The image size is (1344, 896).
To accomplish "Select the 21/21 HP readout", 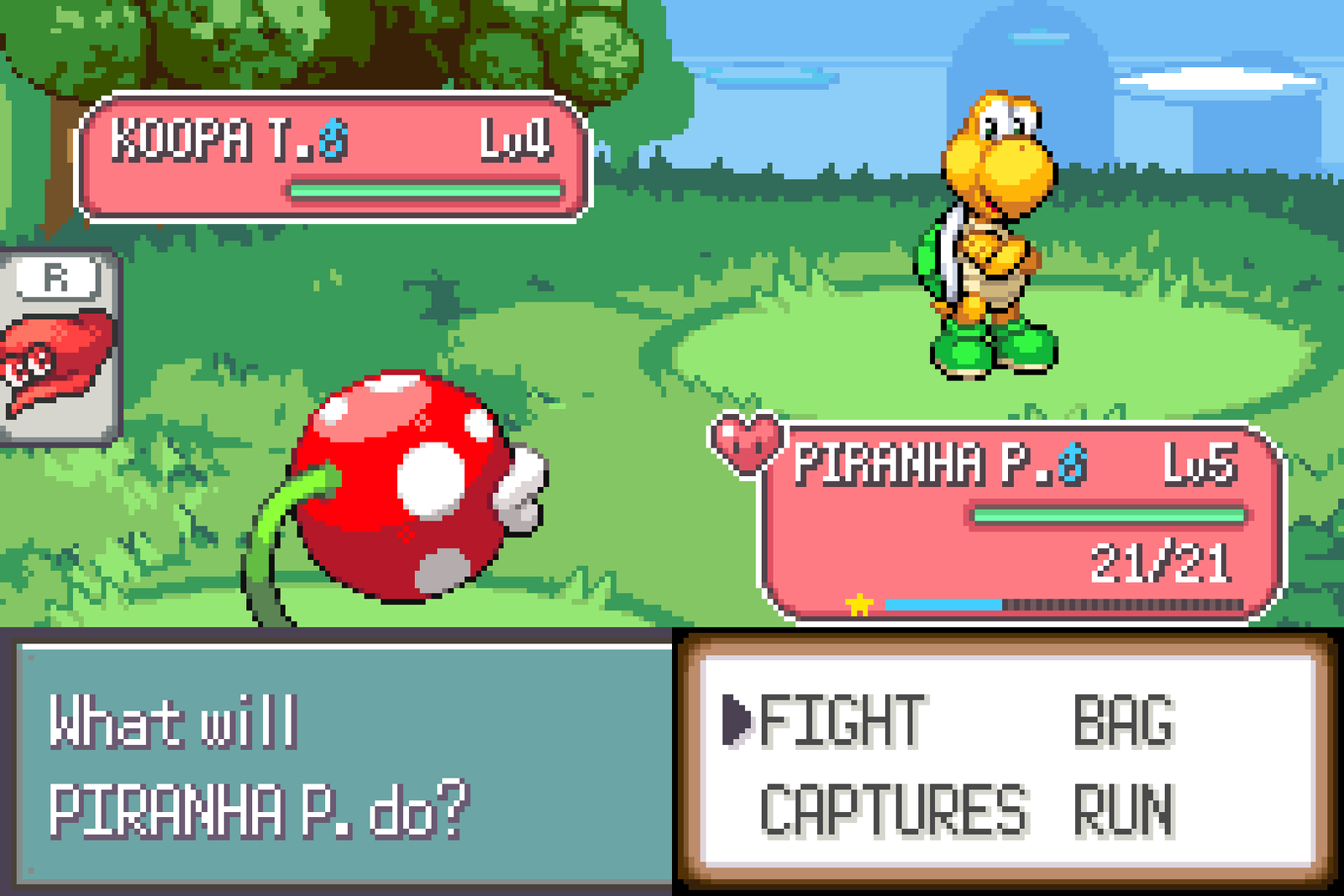I will click(1162, 558).
